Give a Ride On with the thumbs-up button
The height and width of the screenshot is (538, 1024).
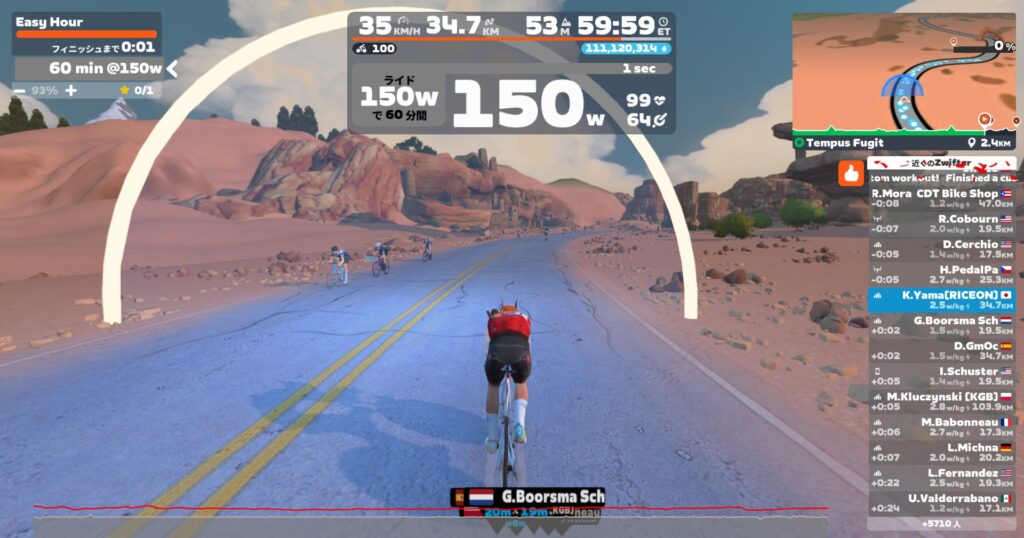tap(851, 173)
